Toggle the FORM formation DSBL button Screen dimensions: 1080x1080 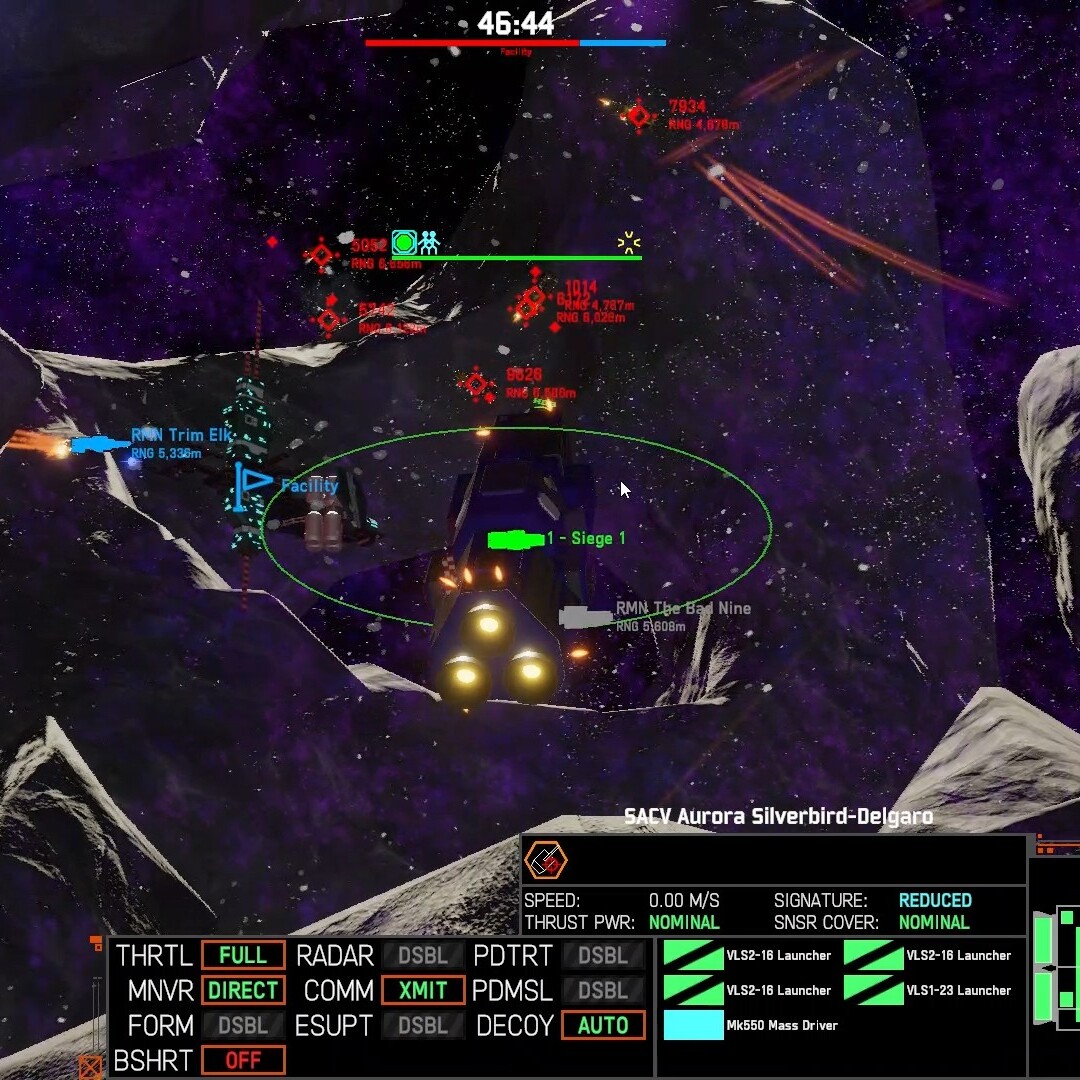[243, 1025]
